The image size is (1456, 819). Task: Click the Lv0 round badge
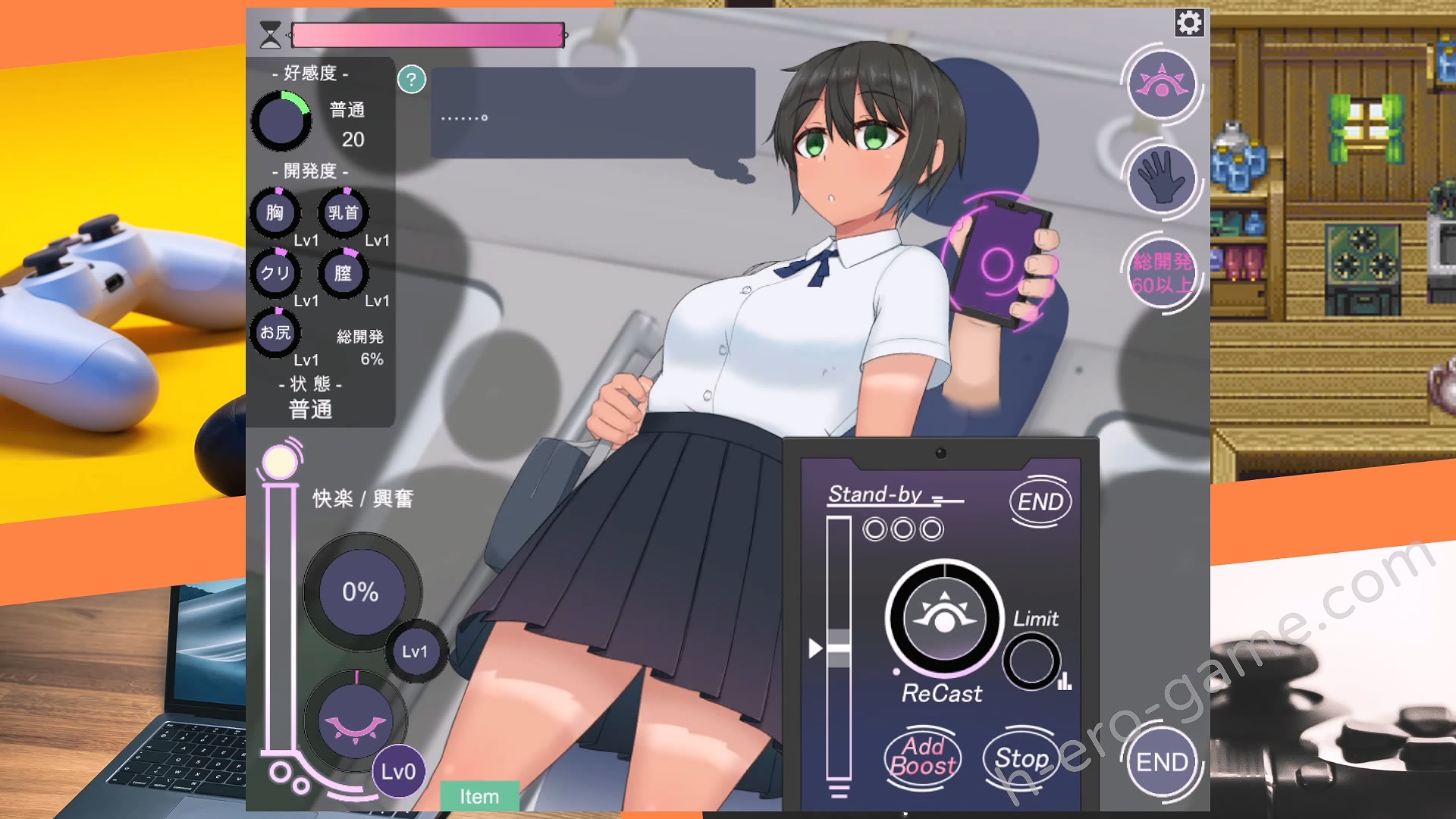(x=398, y=772)
